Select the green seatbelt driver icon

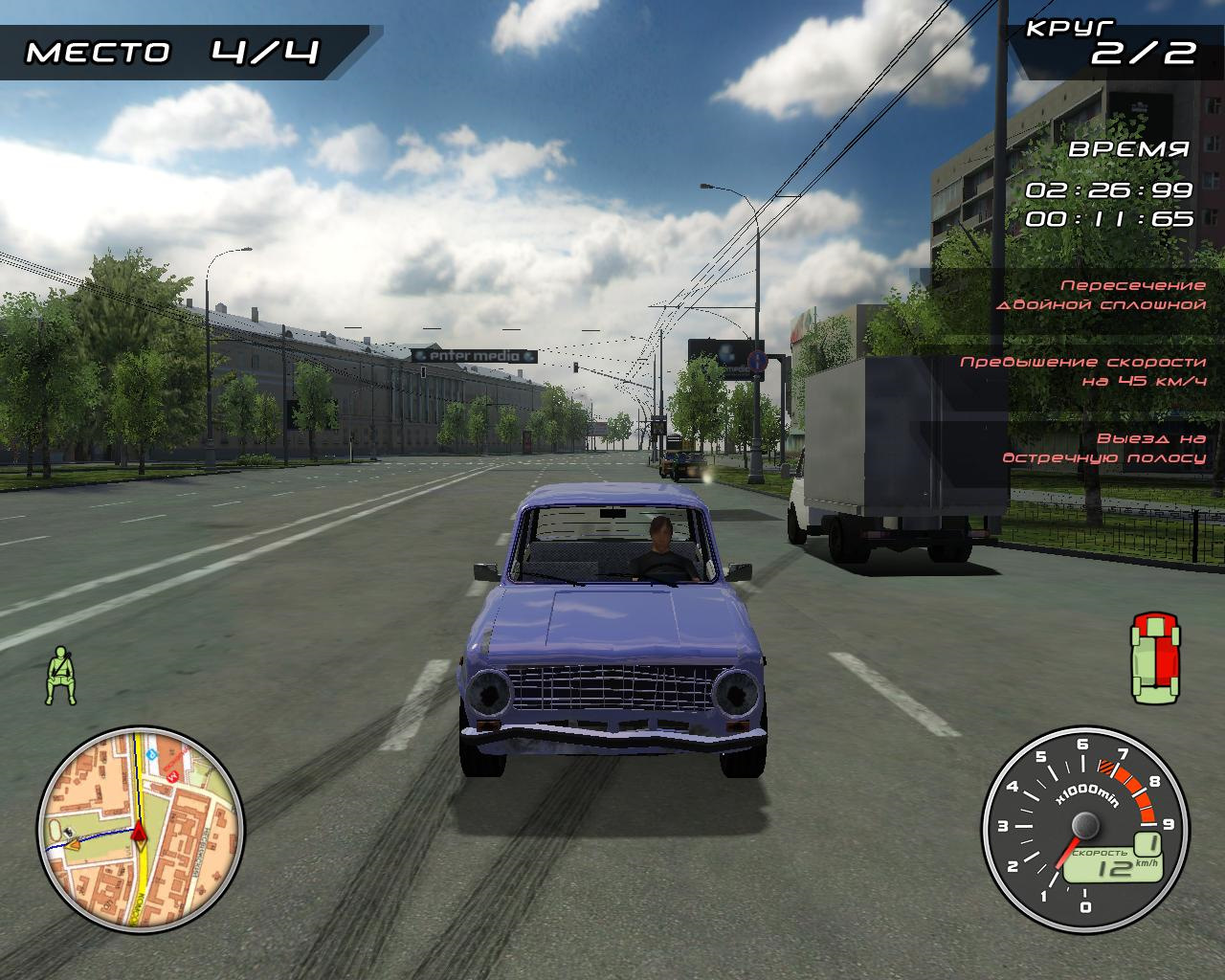pos(62,675)
